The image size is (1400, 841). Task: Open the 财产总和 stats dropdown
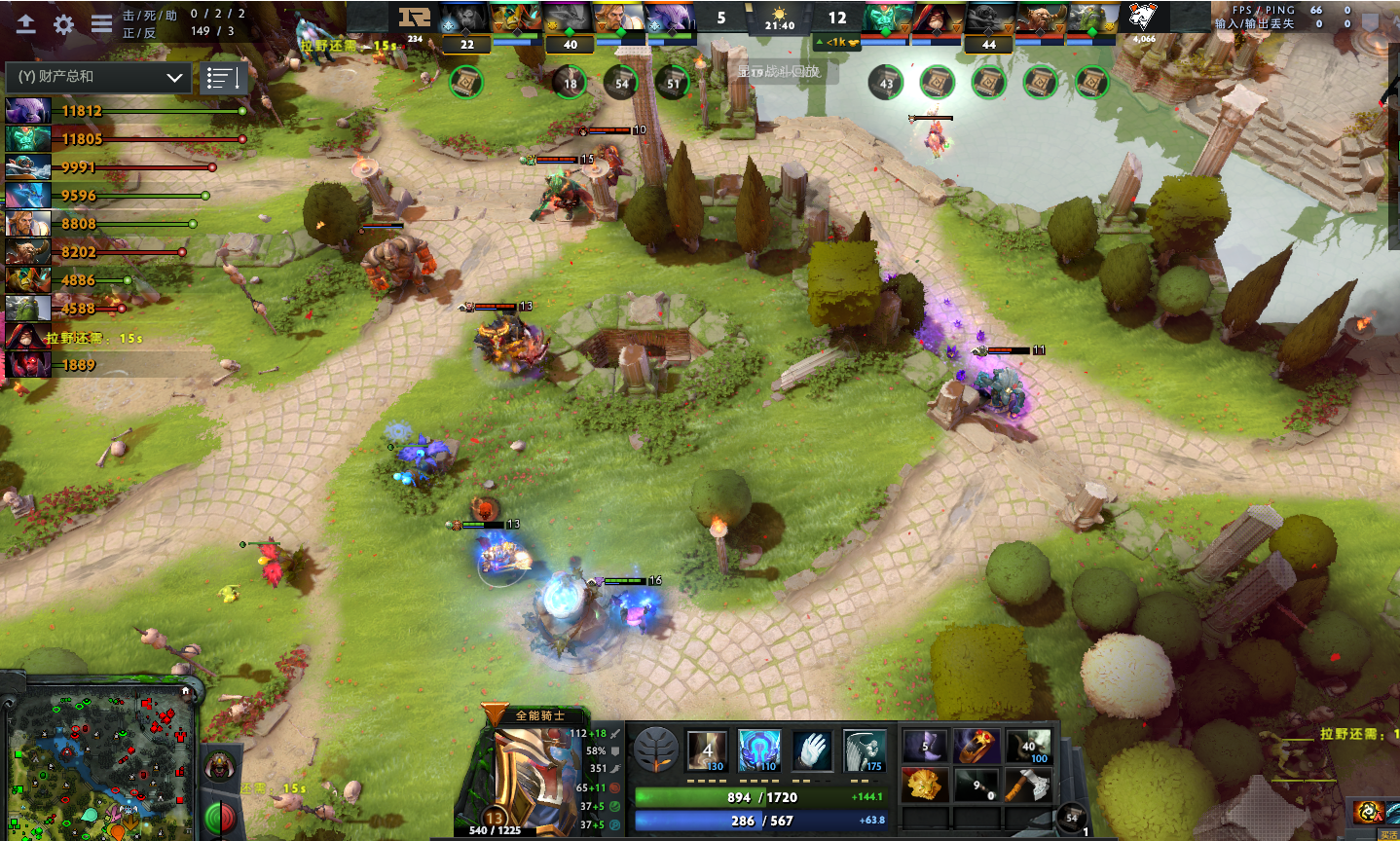click(x=97, y=77)
